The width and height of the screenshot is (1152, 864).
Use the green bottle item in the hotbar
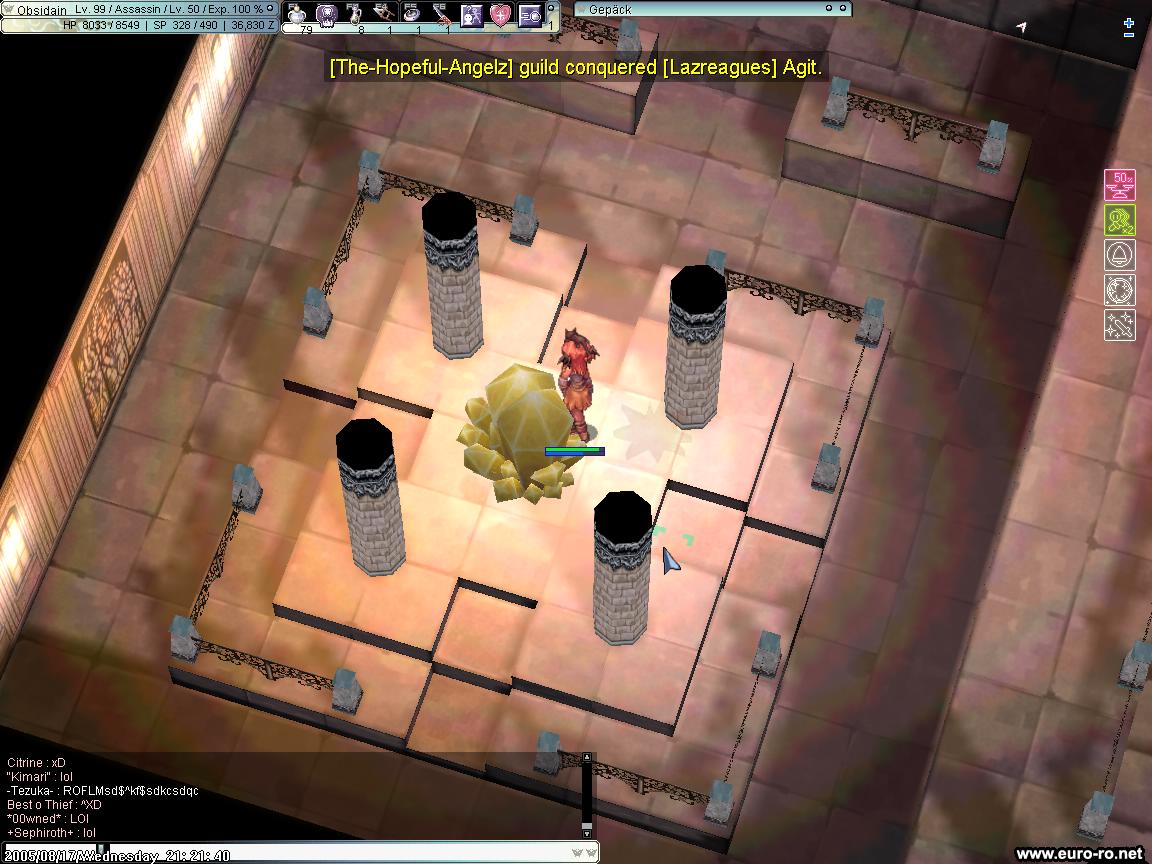[356, 14]
